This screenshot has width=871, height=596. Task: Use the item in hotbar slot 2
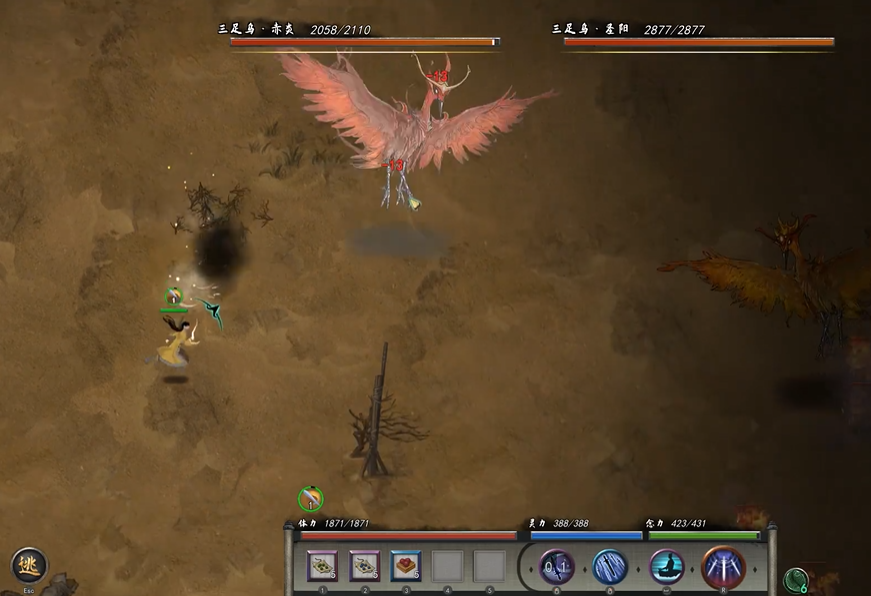point(364,566)
